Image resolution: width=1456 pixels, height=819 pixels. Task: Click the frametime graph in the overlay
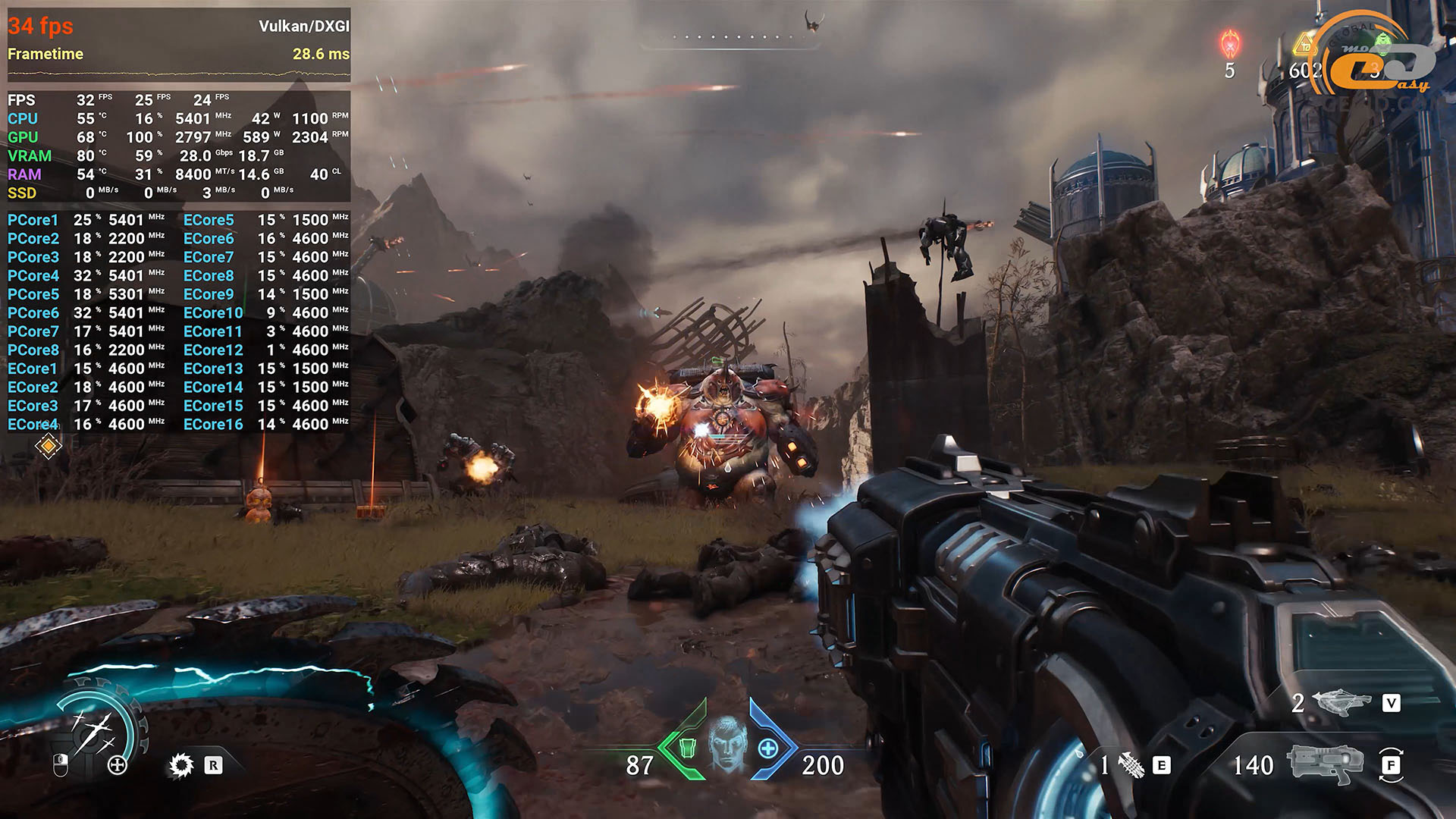[x=179, y=74]
